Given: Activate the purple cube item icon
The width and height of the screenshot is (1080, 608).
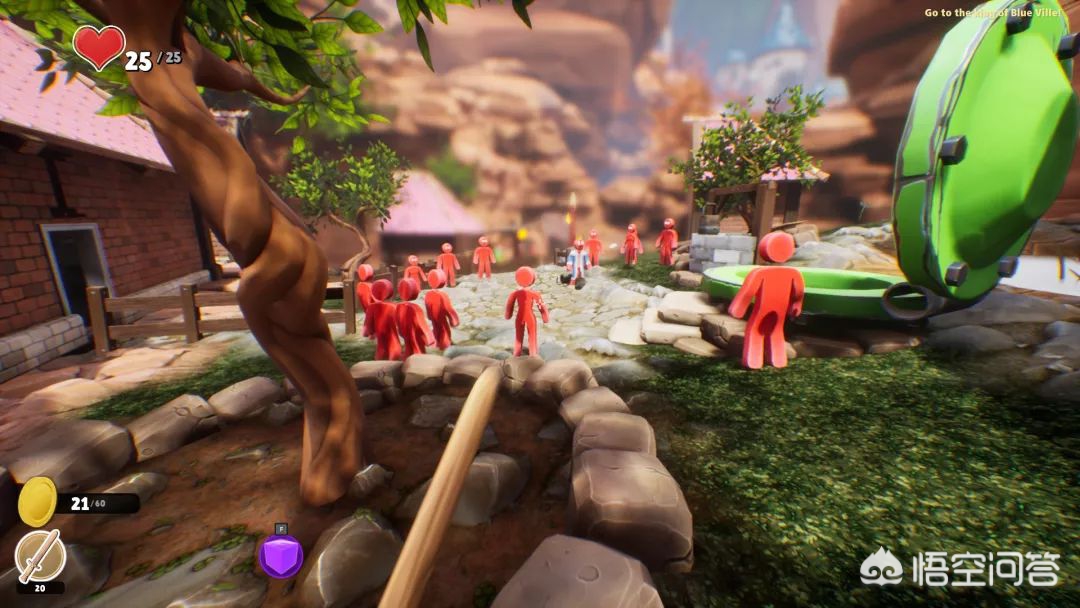Looking at the screenshot, I should [281, 556].
